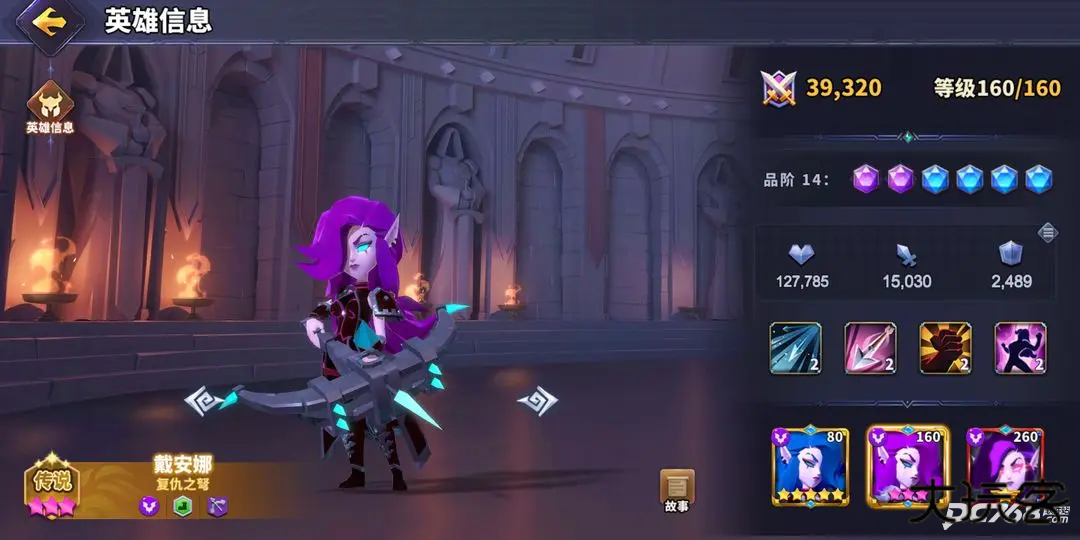This screenshot has width=1080, height=540.
Task: Select the level 160 purple hero portrait
Action: point(907,466)
